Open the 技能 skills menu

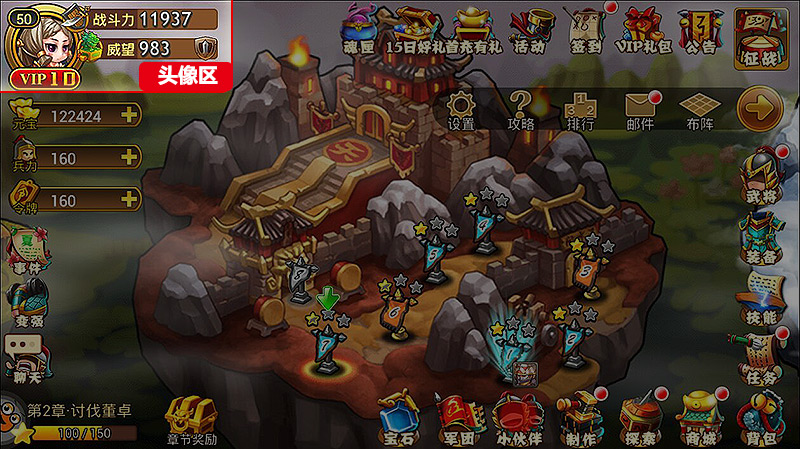click(x=760, y=298)
